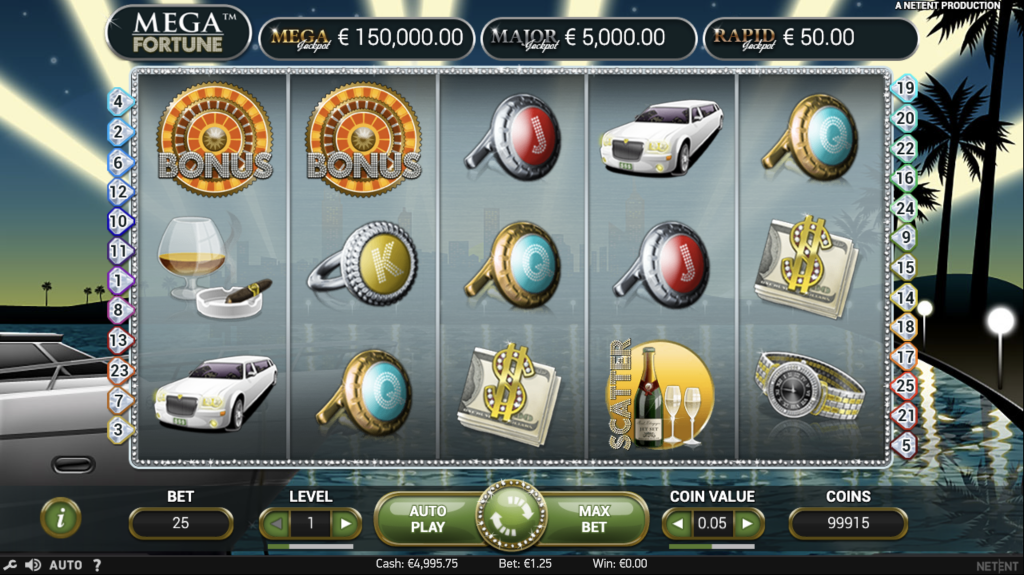Screen dimensions: 1024x575
Task: Open the paytable info button
Action: [61, 517]
